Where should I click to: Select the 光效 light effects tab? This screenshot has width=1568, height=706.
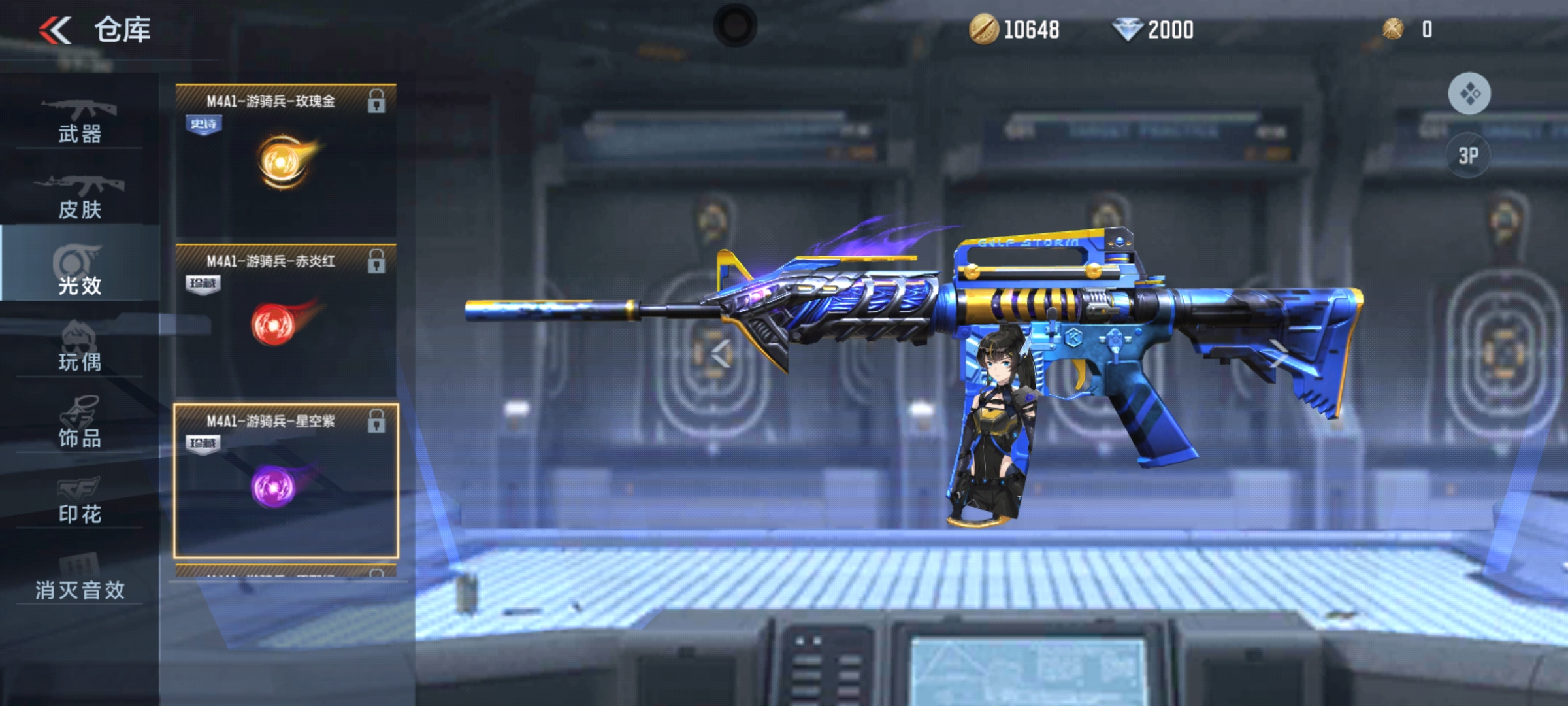[80, 271]
